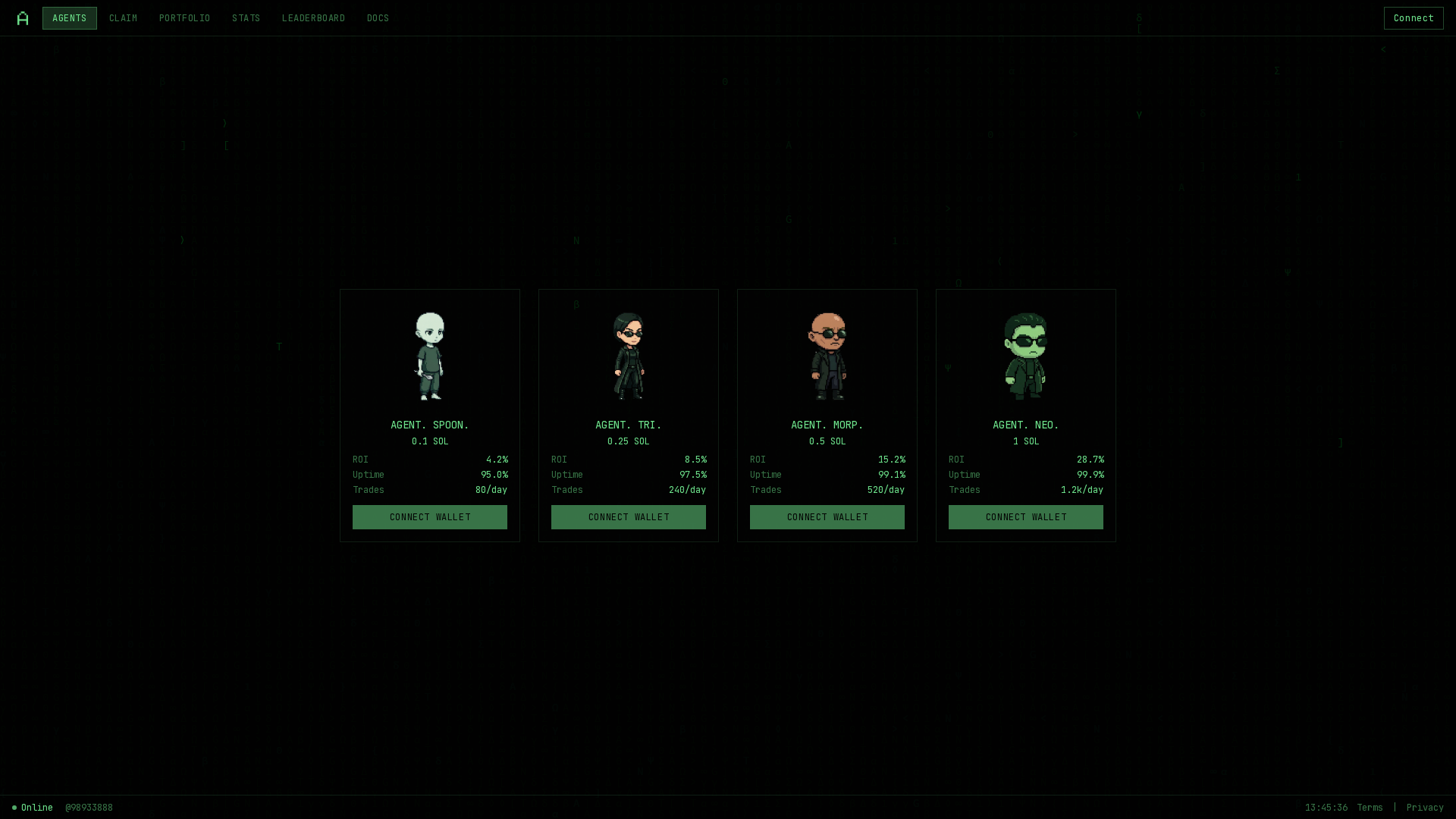Click the 0.25 SOL price on AGENT. TRI
Screen dimensions: 1456x819
(628, 441)
